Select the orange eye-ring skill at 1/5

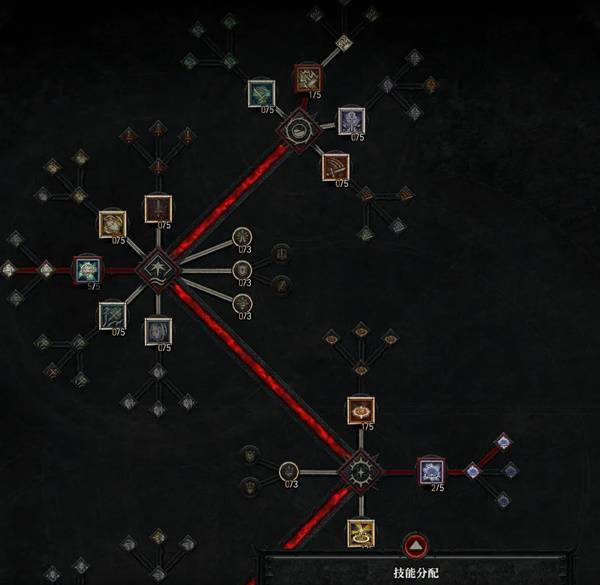pyautogui.click(x=360, y=410)
